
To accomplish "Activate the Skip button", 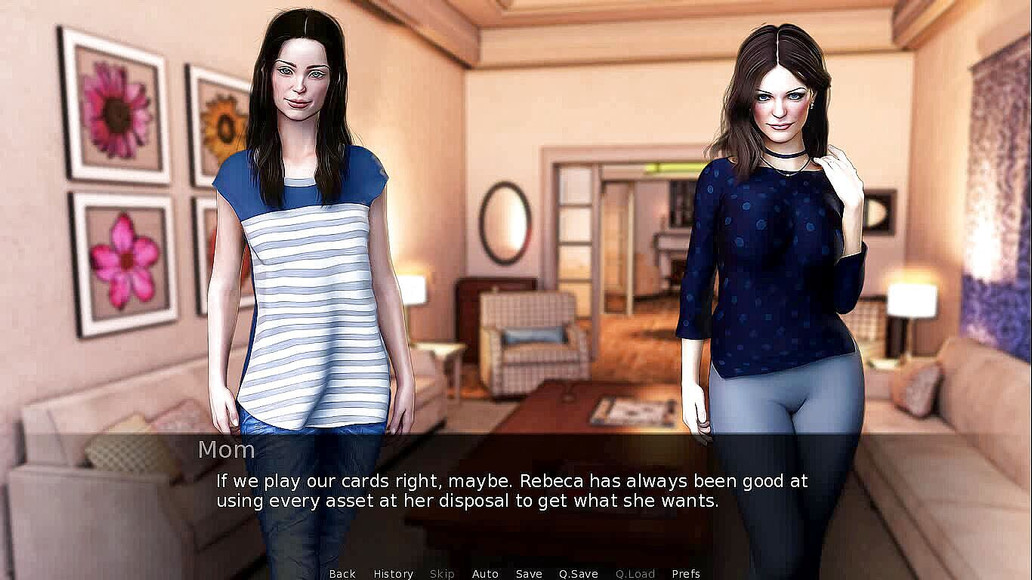I will pyautogui.click(x=442, y=574).
